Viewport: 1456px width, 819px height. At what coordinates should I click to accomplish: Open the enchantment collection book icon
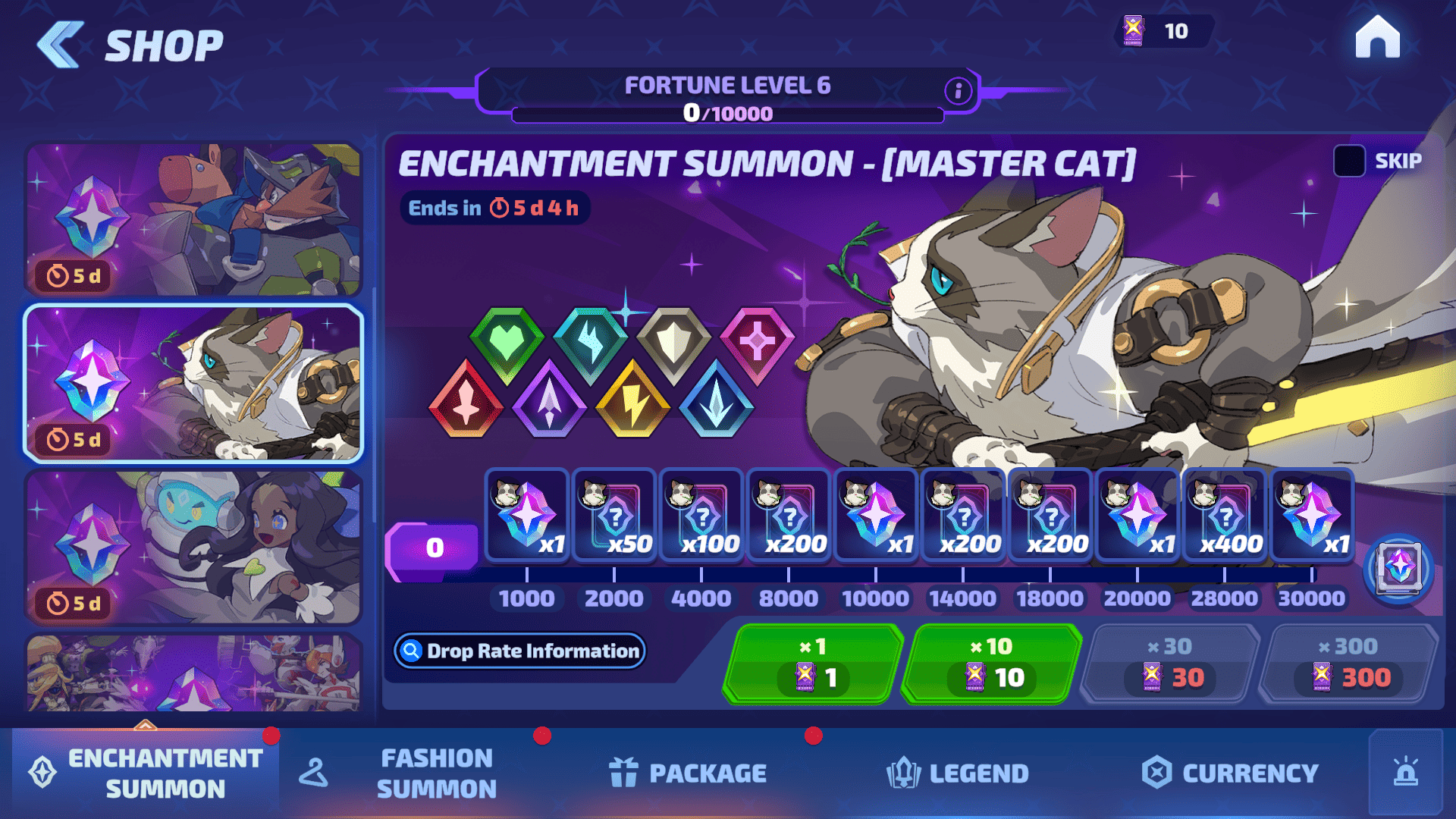click(x=1398, y=568)
